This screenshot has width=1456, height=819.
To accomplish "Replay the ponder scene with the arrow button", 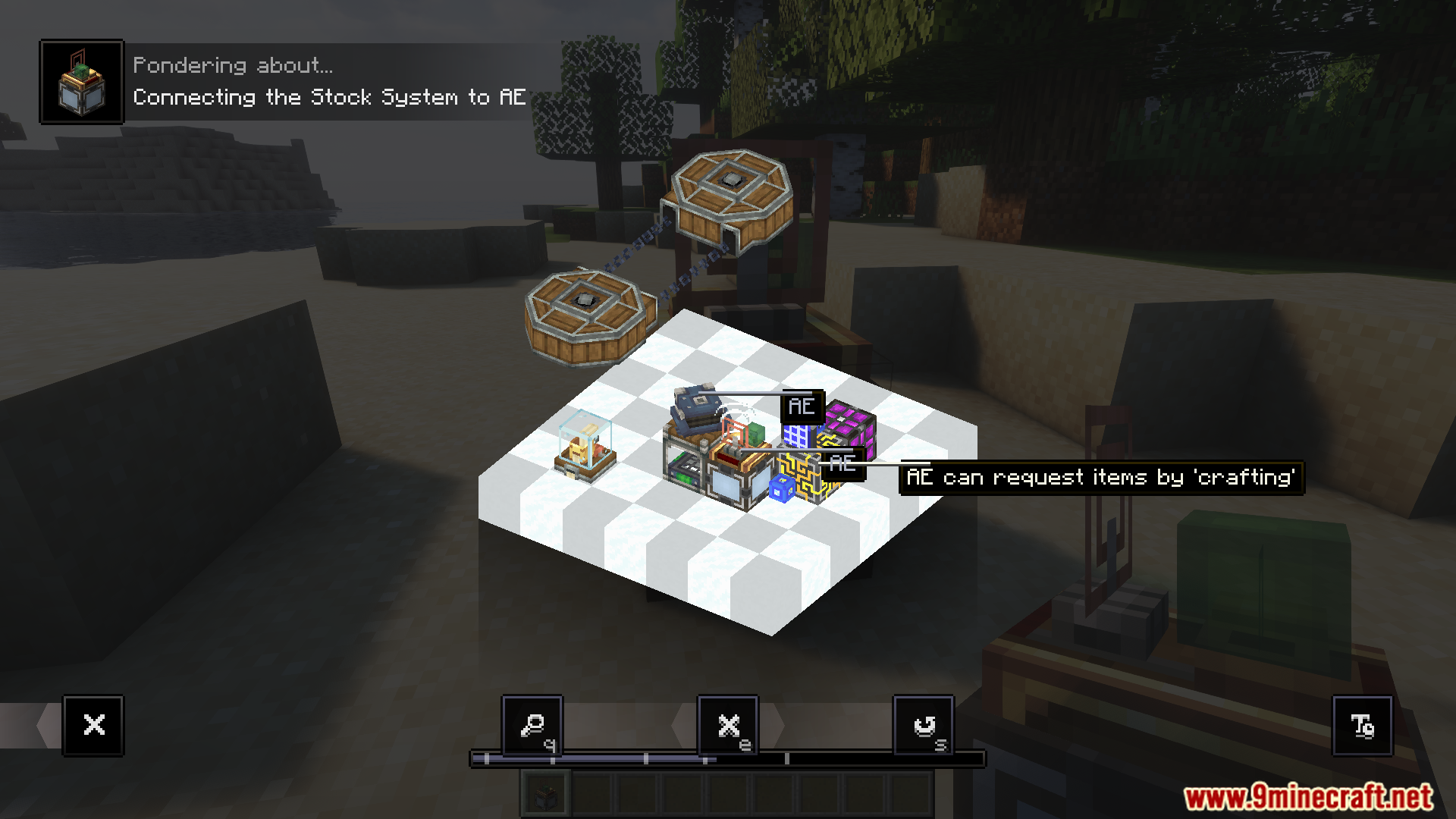I will [x=924, y=726].
